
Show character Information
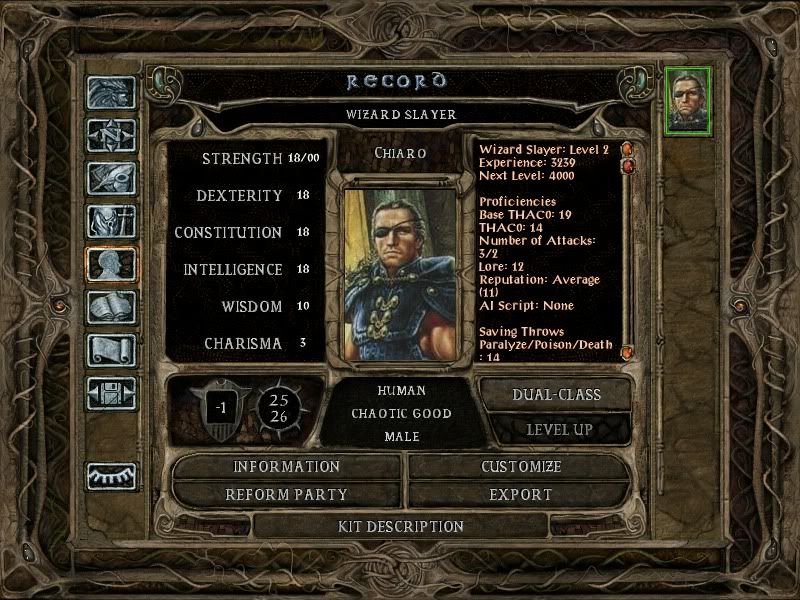pos(287,466)
